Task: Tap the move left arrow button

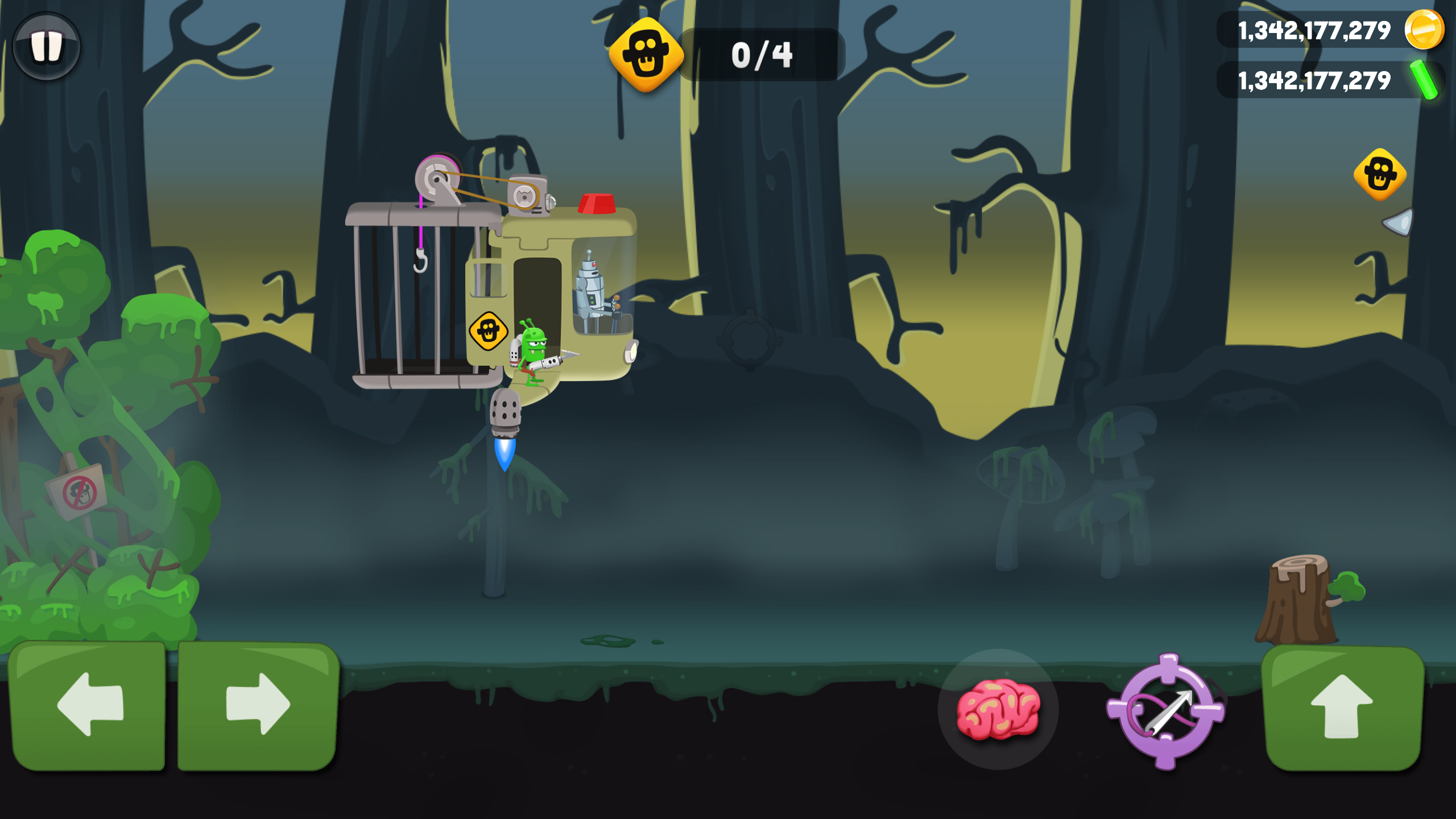Action: [89, 705]
